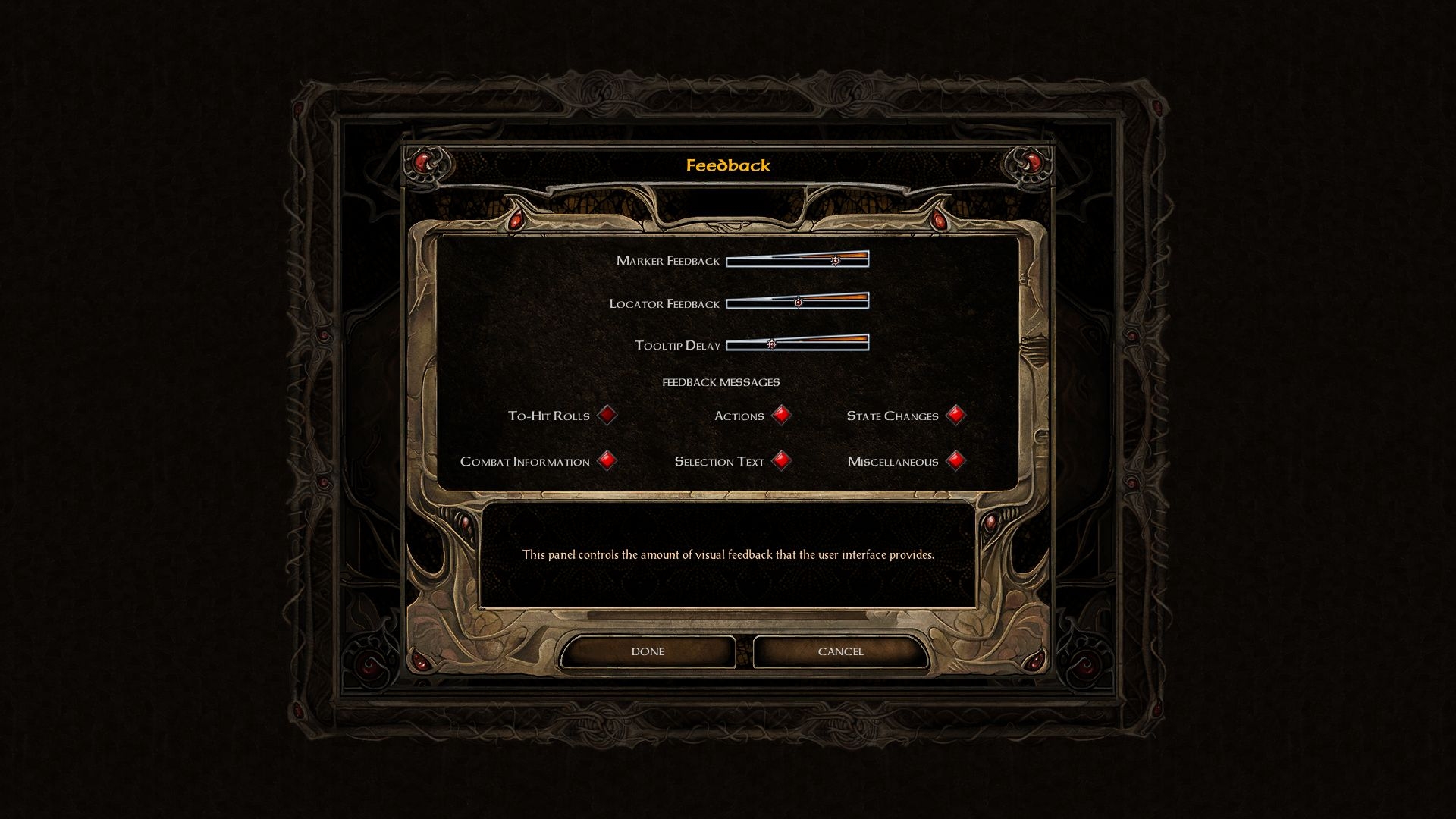Set the Locator Feedback slider

click(798, 302)
